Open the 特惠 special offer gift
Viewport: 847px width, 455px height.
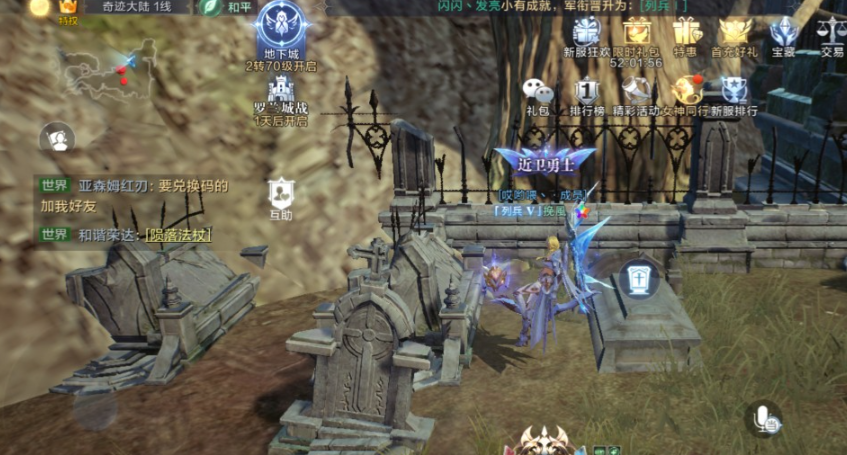(686, 33)
